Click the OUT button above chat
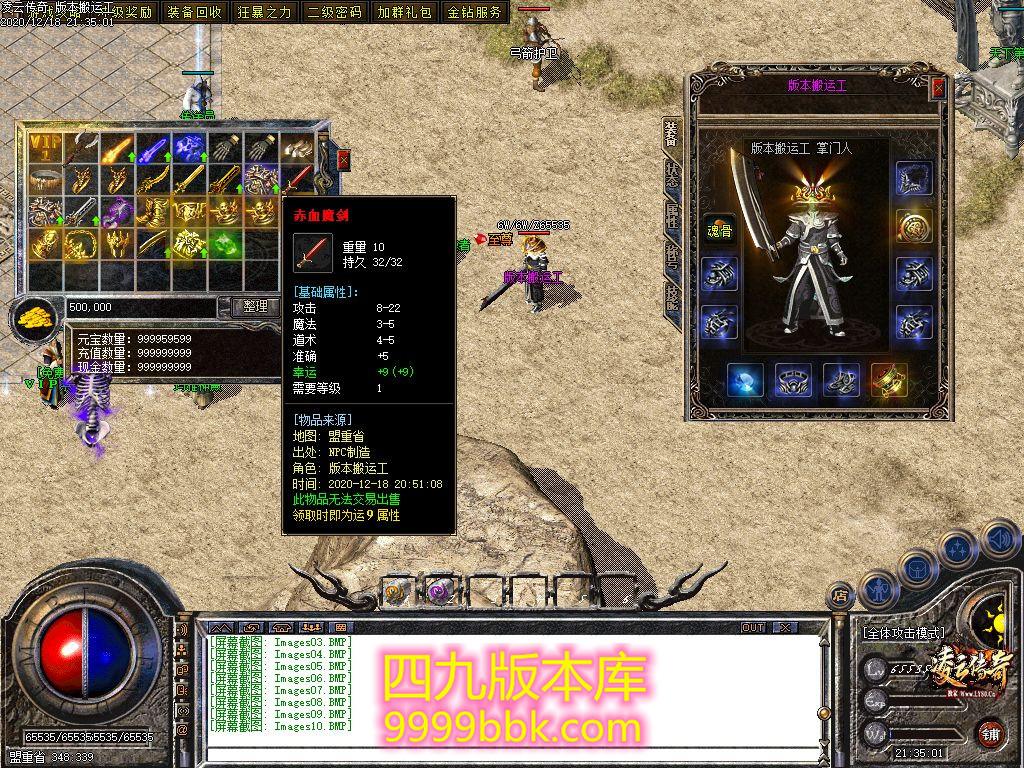This screenshot has height=768, width=1024. [x=753, y=628]
